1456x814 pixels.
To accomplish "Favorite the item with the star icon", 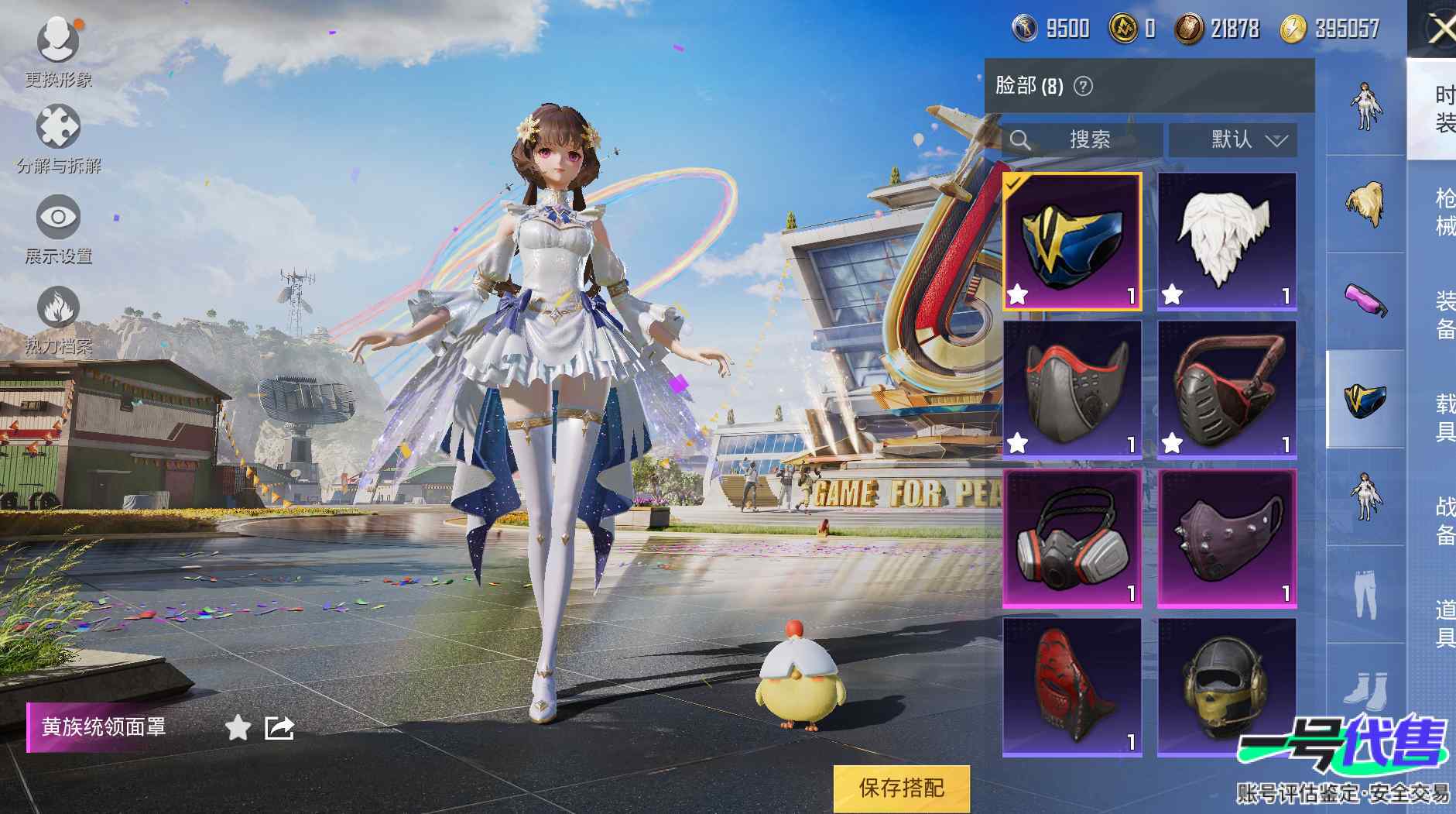I will 238,728.
